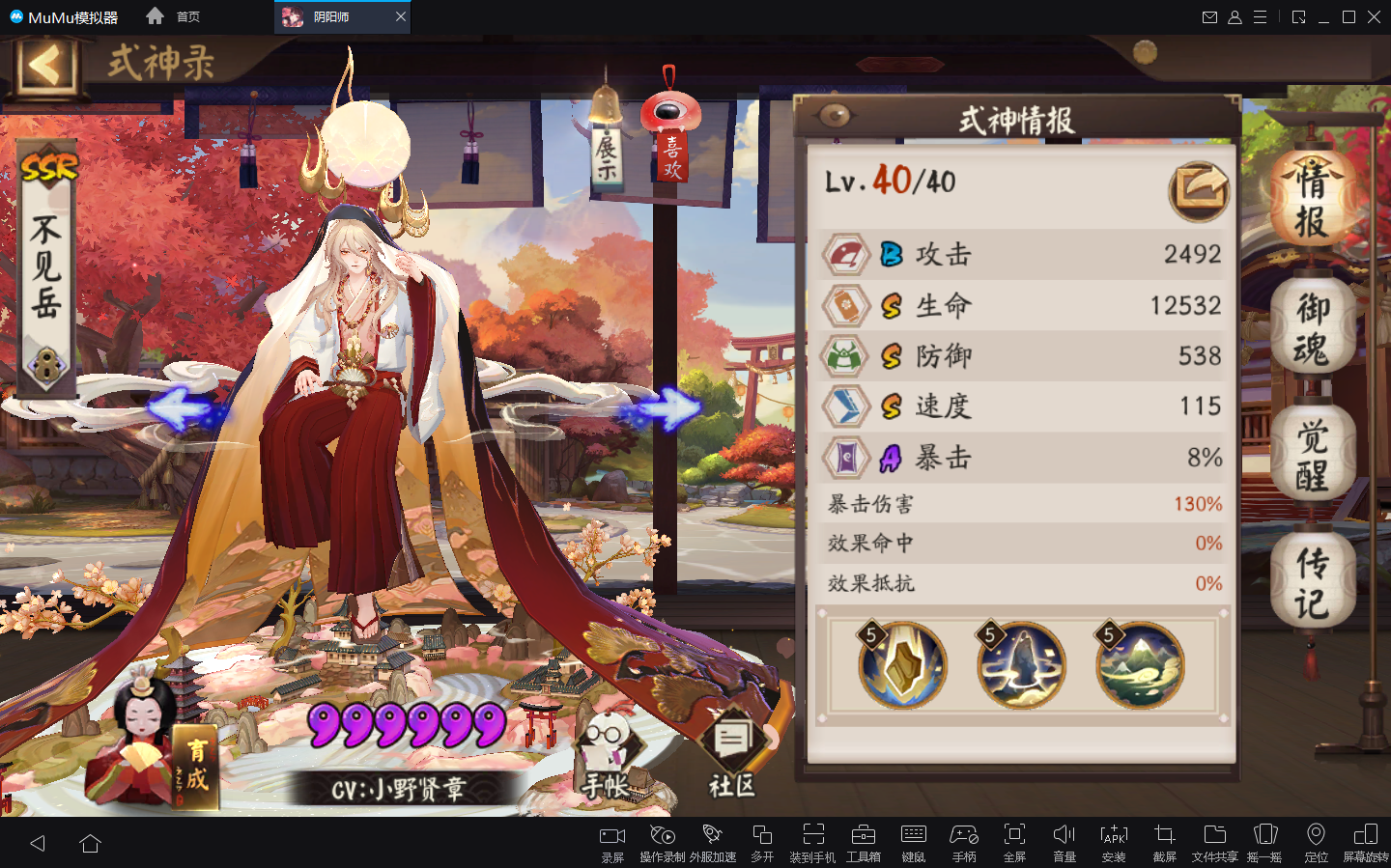View the third skill with mountain landscape icon

1140,665
